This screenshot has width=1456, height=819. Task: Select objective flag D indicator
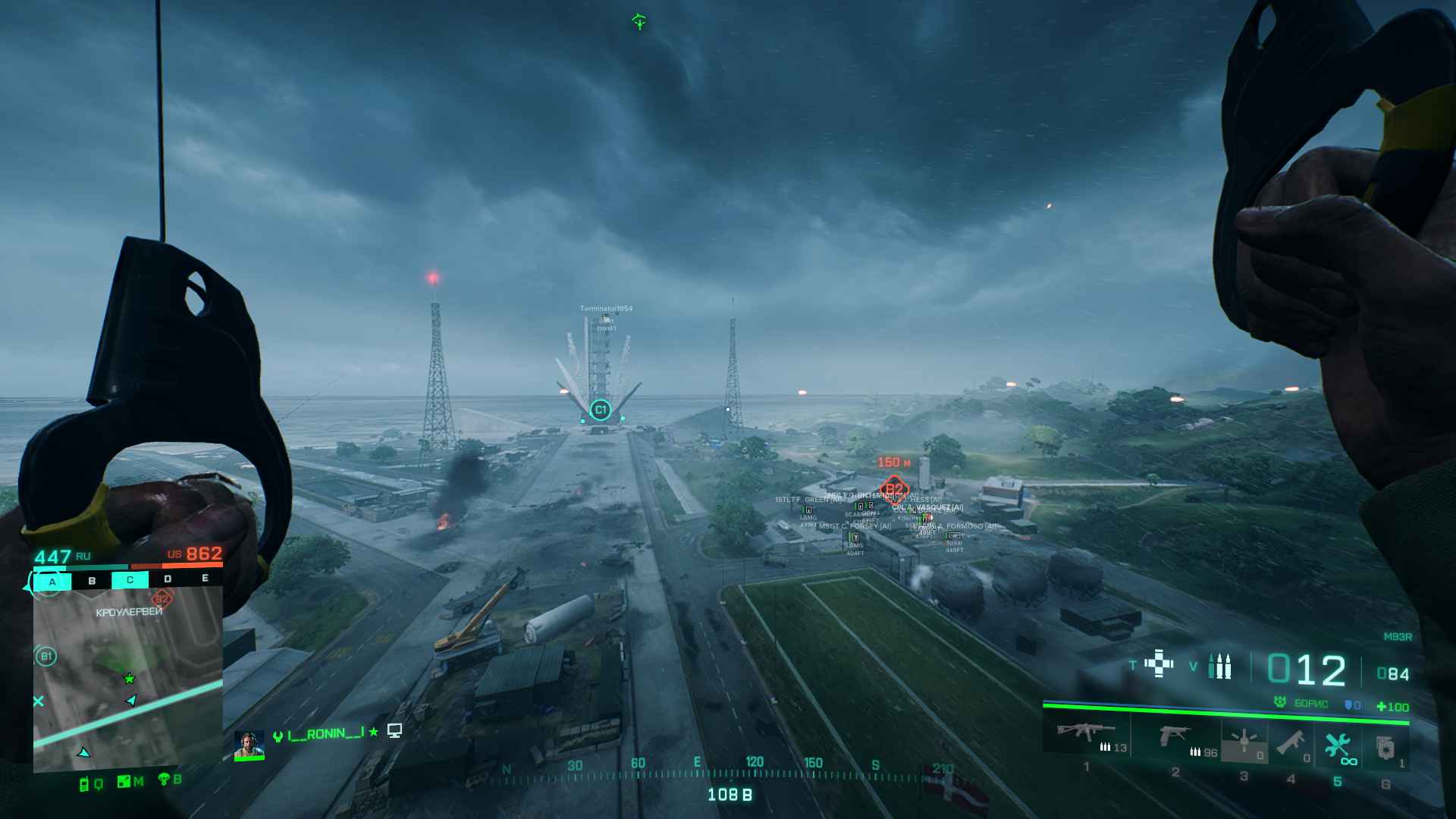[x=168, y=579]
